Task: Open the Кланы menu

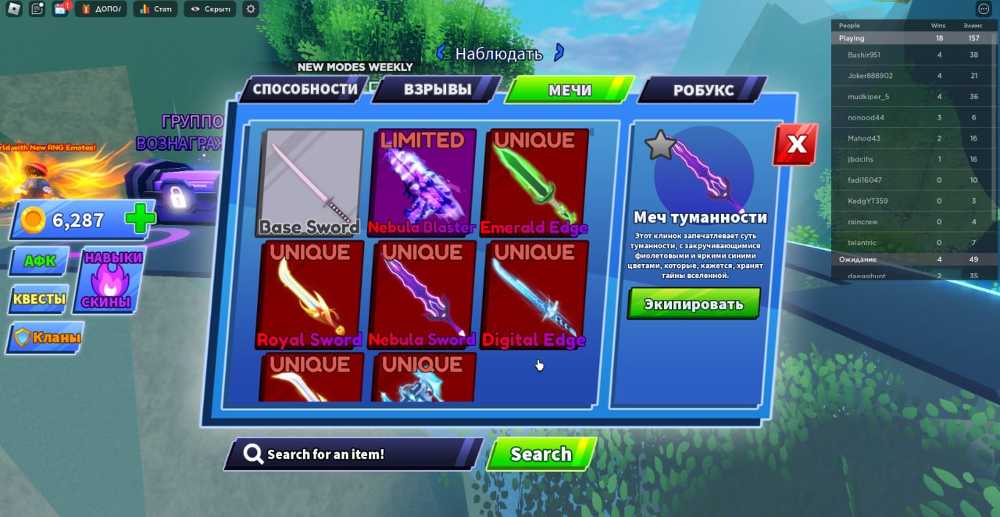Action: 48,338
